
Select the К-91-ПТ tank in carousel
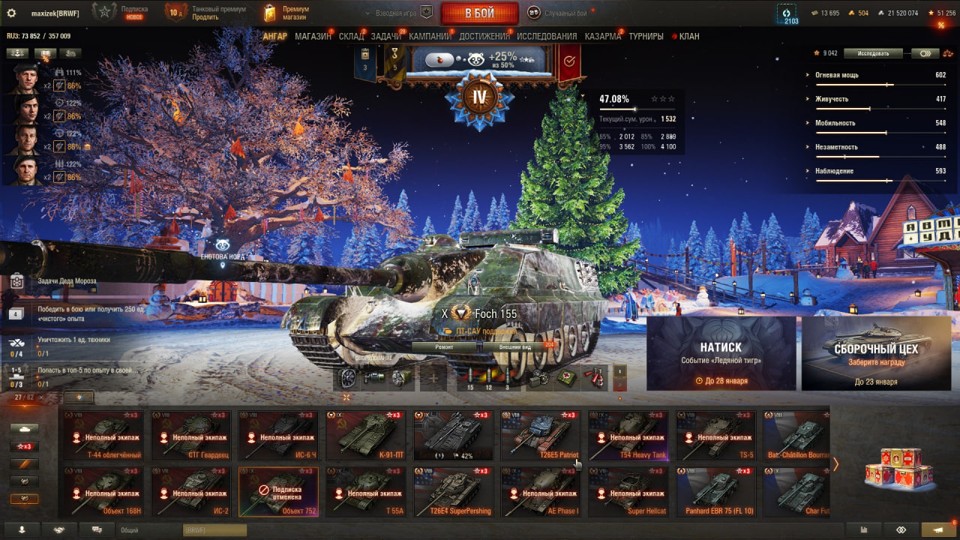365,435
